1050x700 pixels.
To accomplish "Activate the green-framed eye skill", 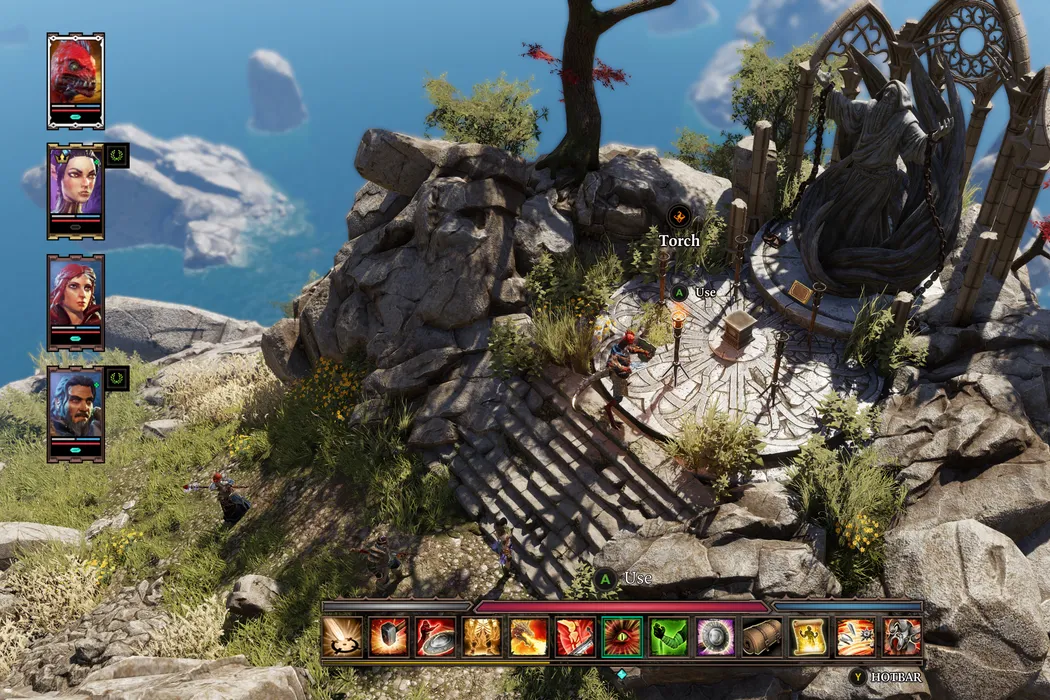I will (622, 637).
